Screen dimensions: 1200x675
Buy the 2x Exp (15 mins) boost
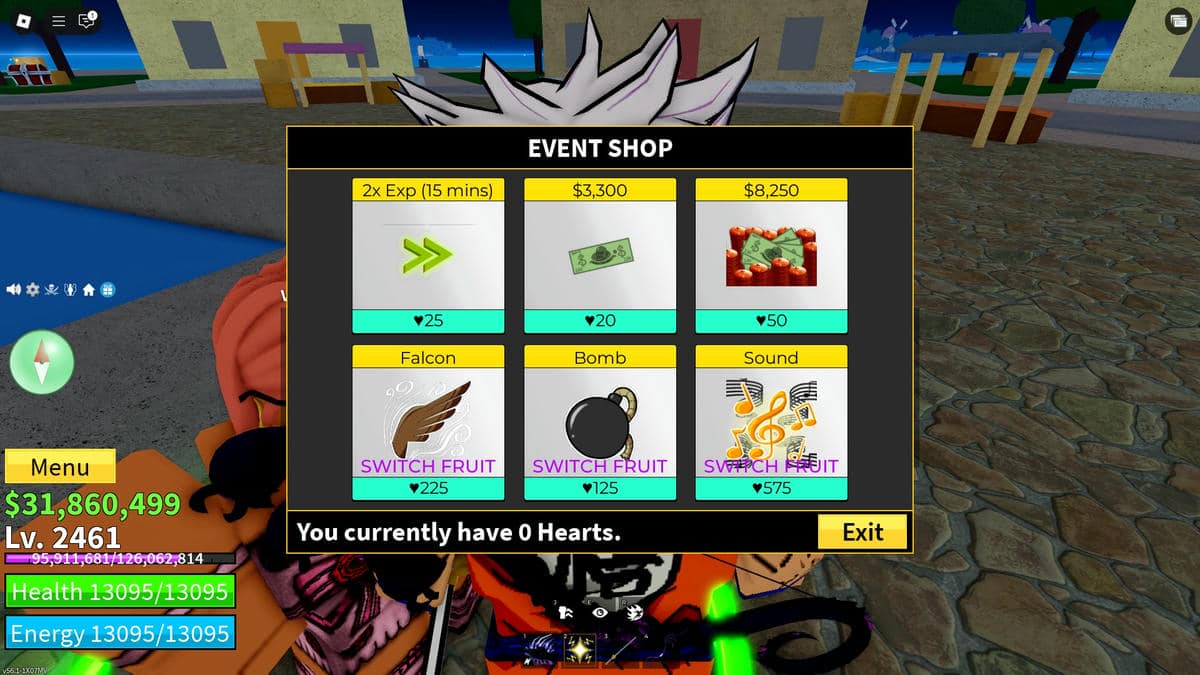point(428,256)
